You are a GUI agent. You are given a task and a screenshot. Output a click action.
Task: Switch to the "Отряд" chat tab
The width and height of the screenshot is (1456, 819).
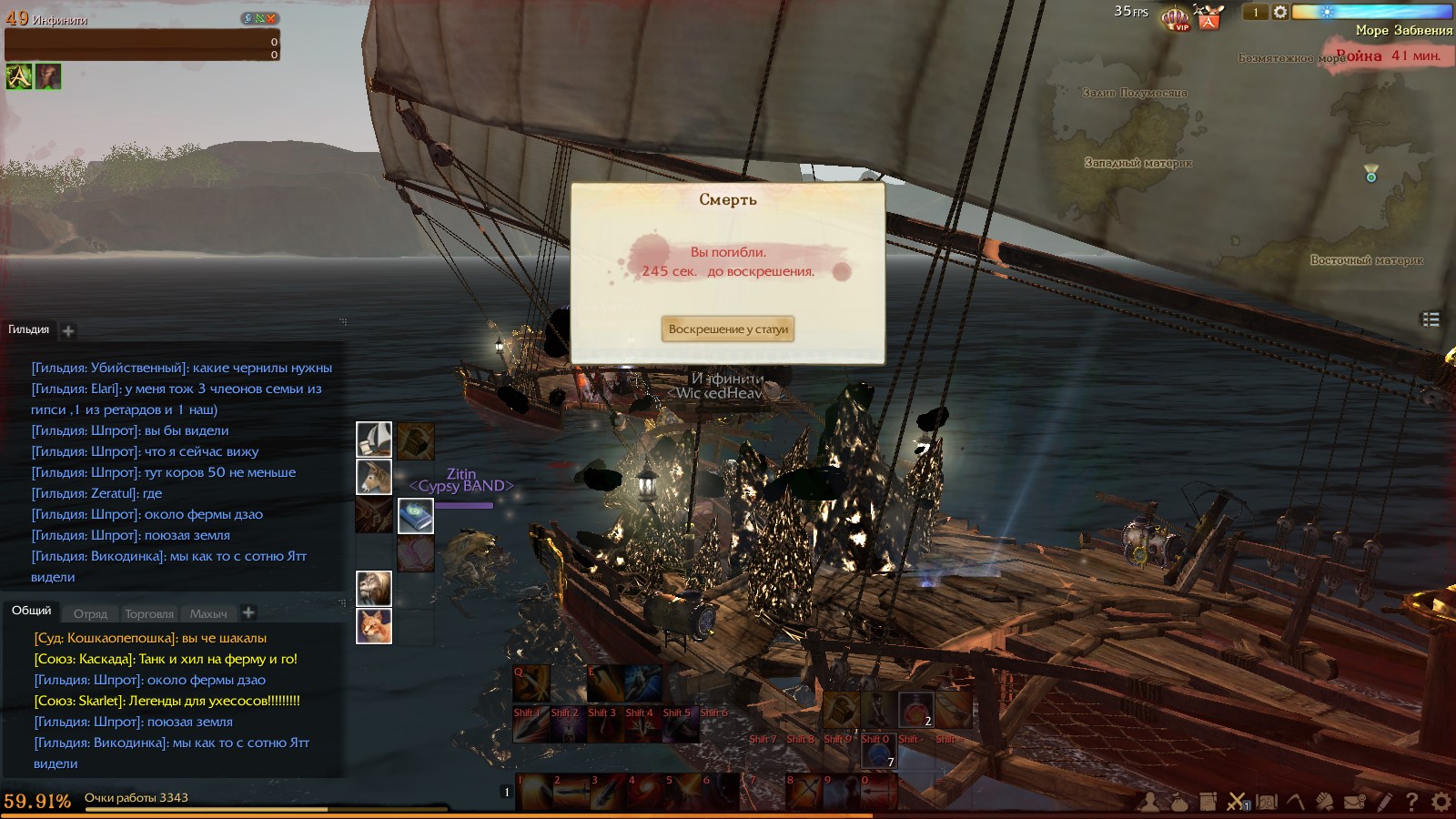(x=90, y=613)
